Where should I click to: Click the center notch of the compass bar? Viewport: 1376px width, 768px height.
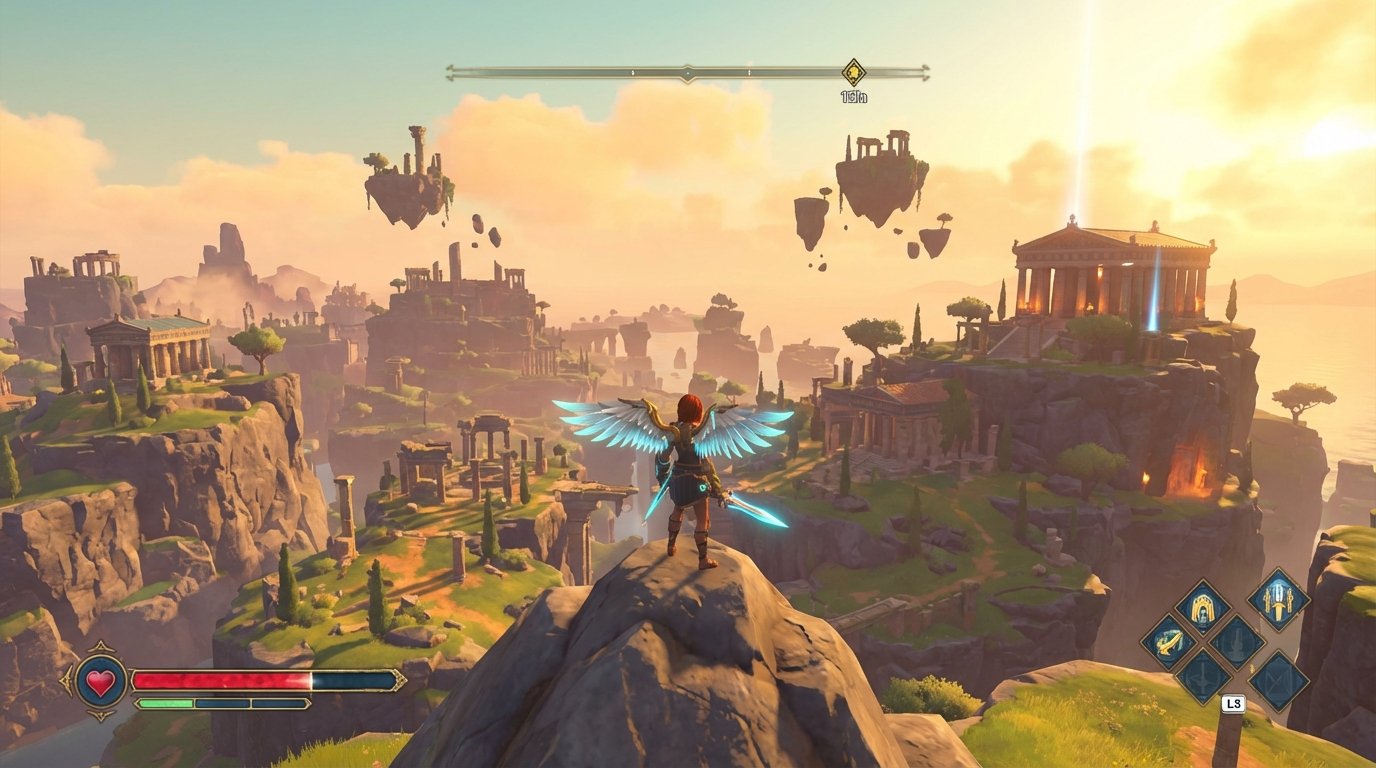point(687,72)
